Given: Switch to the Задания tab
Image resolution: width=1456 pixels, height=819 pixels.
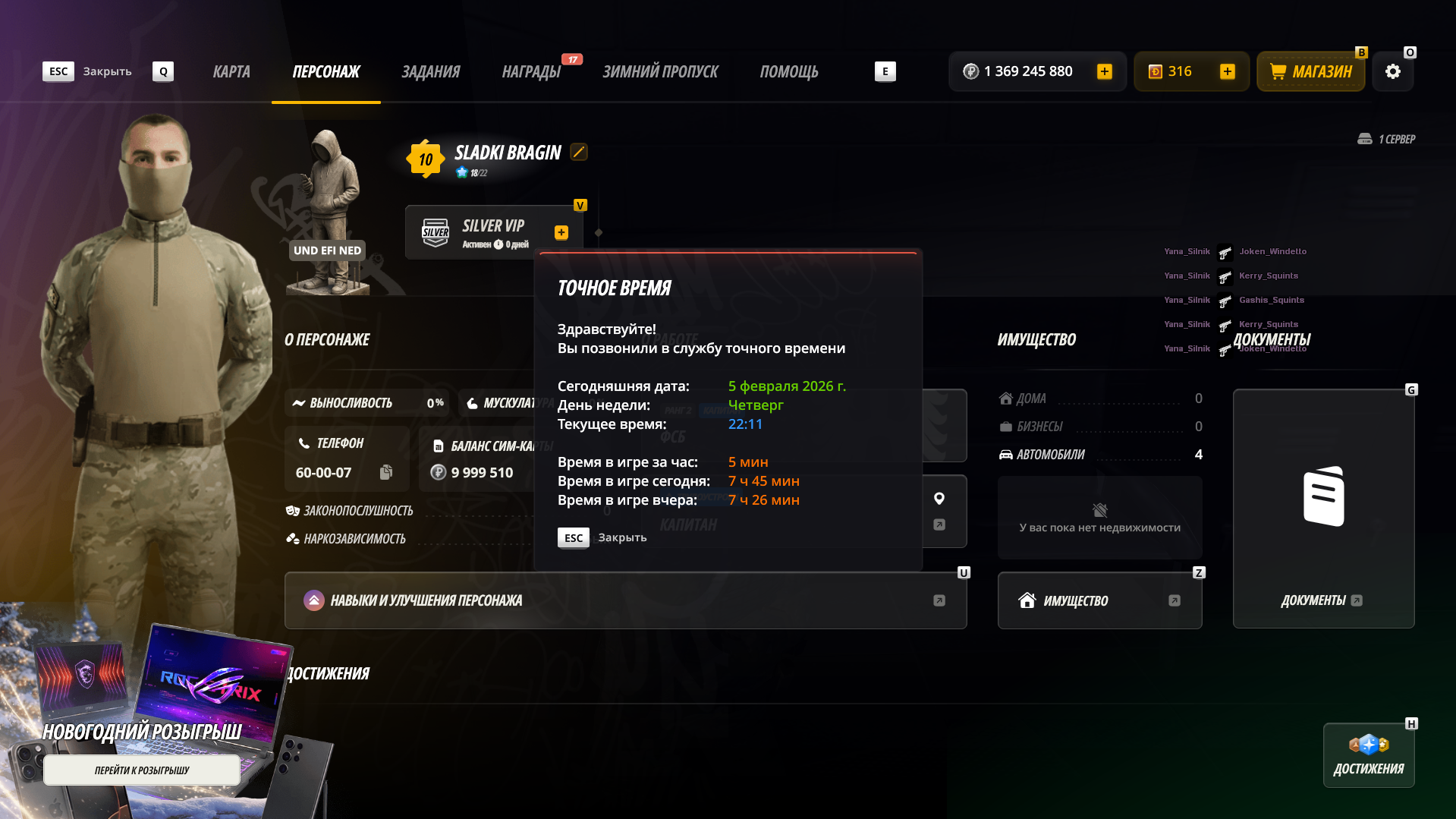Looking at the screenshot, I should point(430,71).
